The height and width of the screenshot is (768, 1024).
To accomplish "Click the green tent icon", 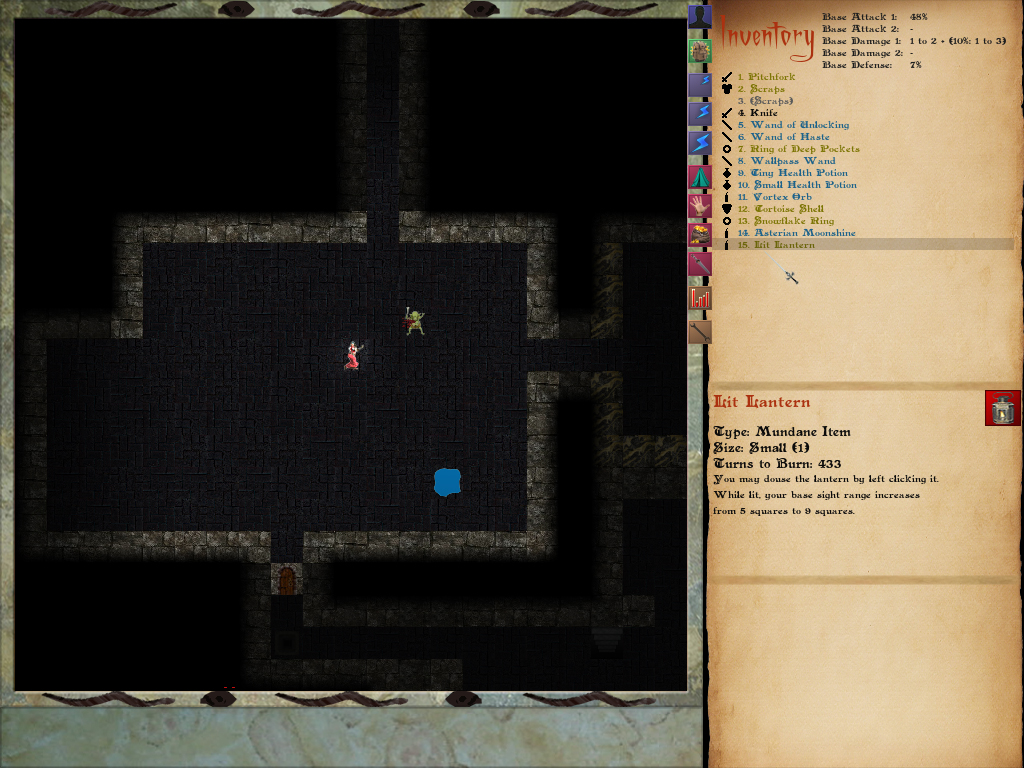I will [700, 178].
